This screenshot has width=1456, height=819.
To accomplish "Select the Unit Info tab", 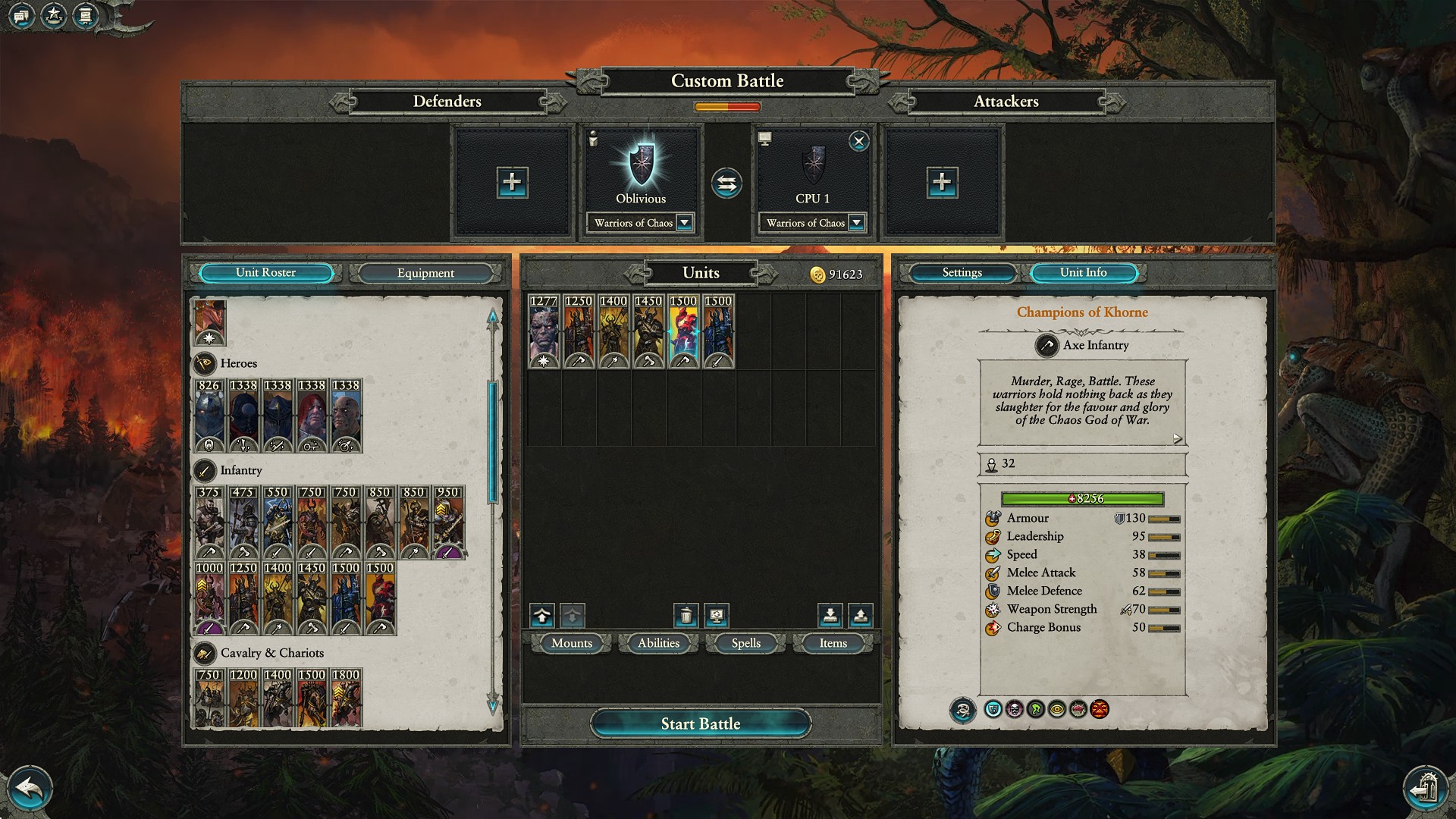I will [x=1083, y=273].
